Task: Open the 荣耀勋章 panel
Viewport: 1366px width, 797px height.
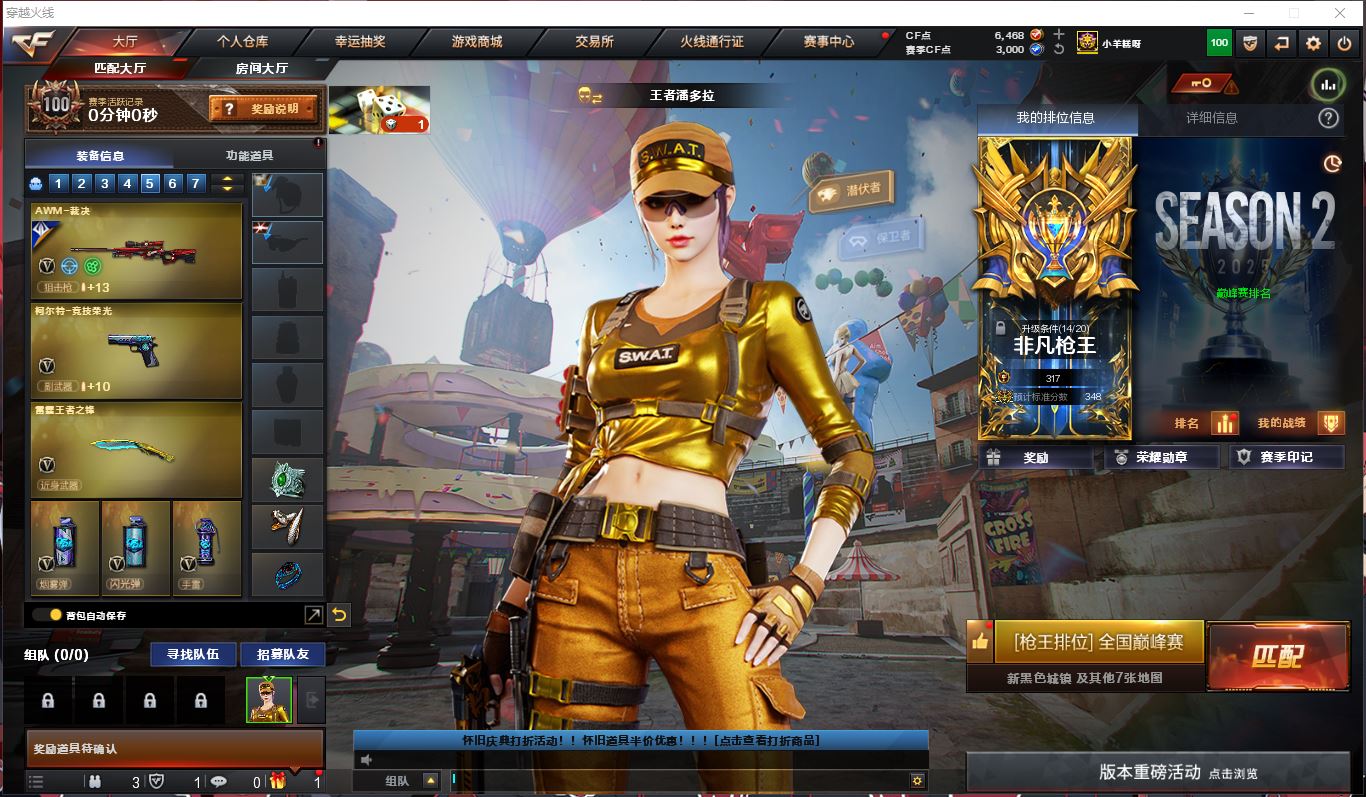Action: pyautogui.click(x=1161, y=457)
